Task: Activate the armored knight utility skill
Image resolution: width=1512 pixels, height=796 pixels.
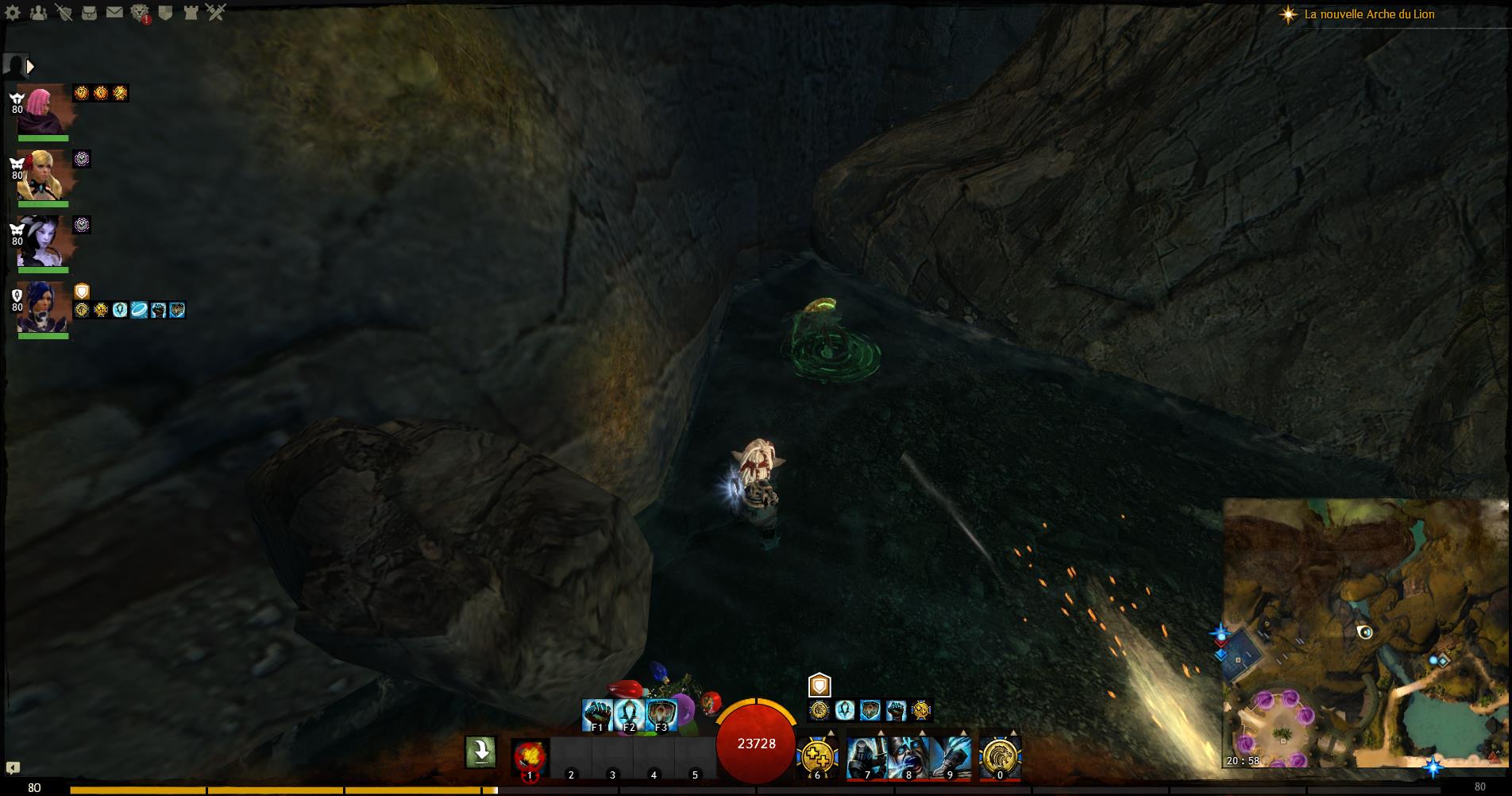Action: click(867, 756)
